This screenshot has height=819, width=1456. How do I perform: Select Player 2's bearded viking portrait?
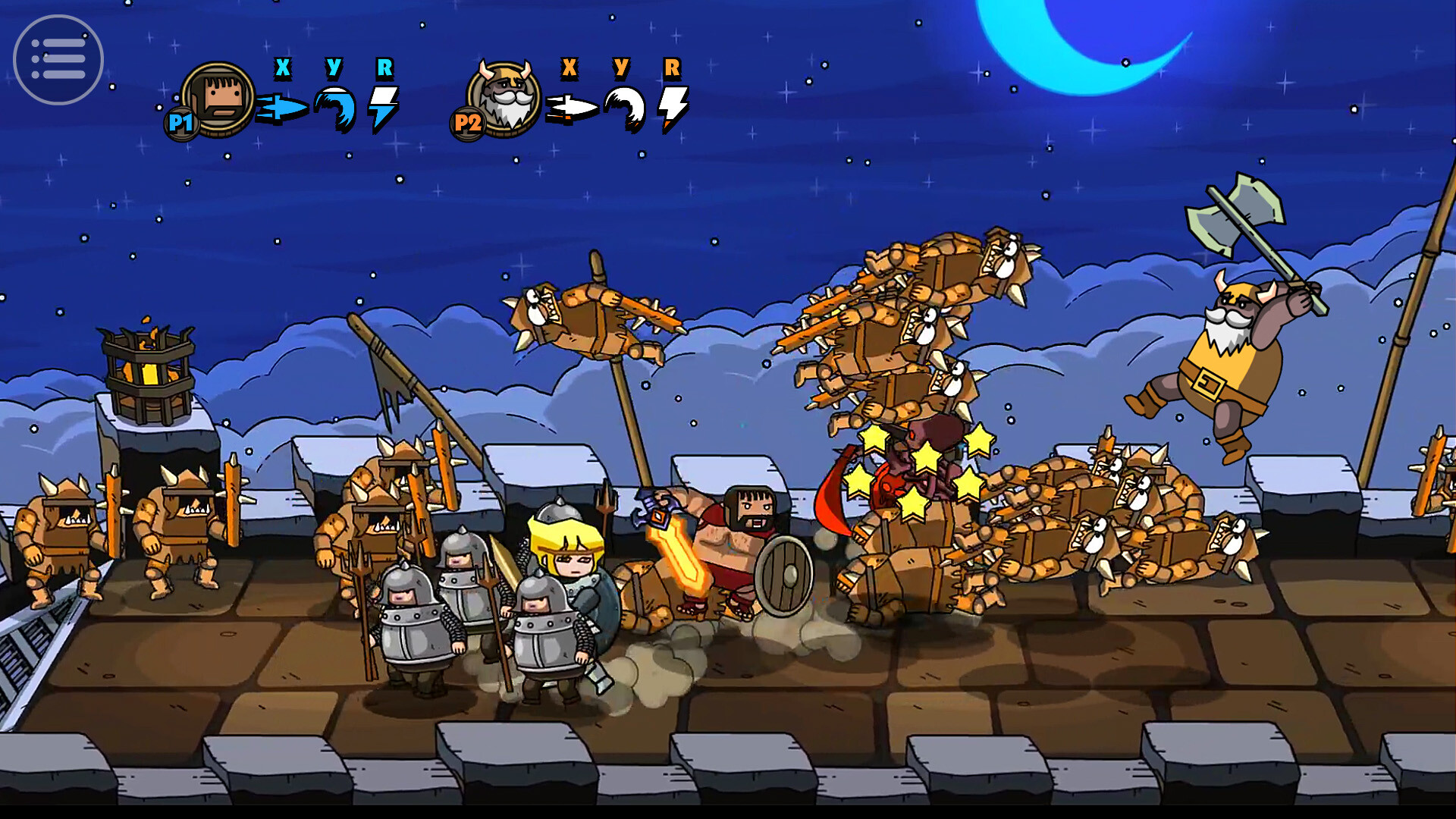click(x=504, y=99)
